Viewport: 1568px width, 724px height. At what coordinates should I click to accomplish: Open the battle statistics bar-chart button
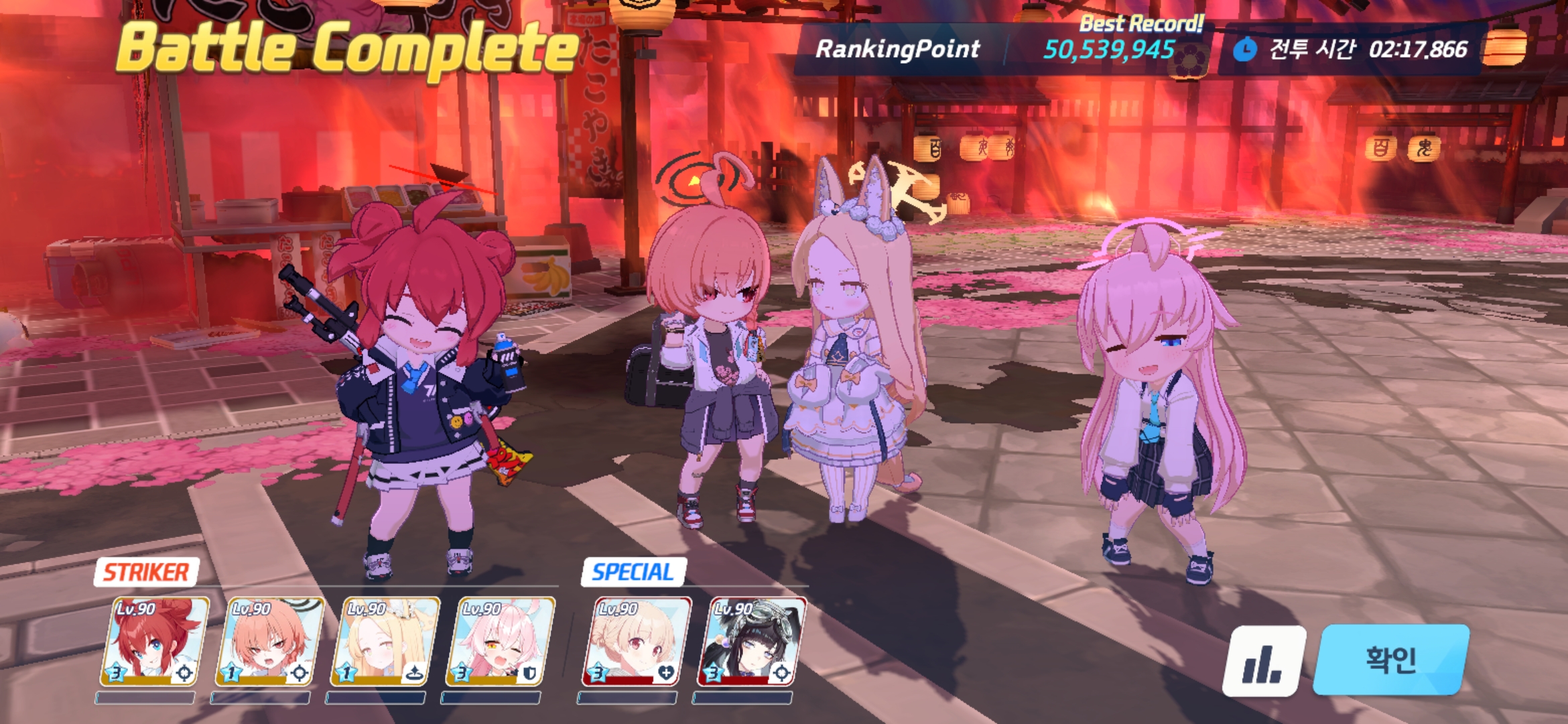pos(1264,661)
